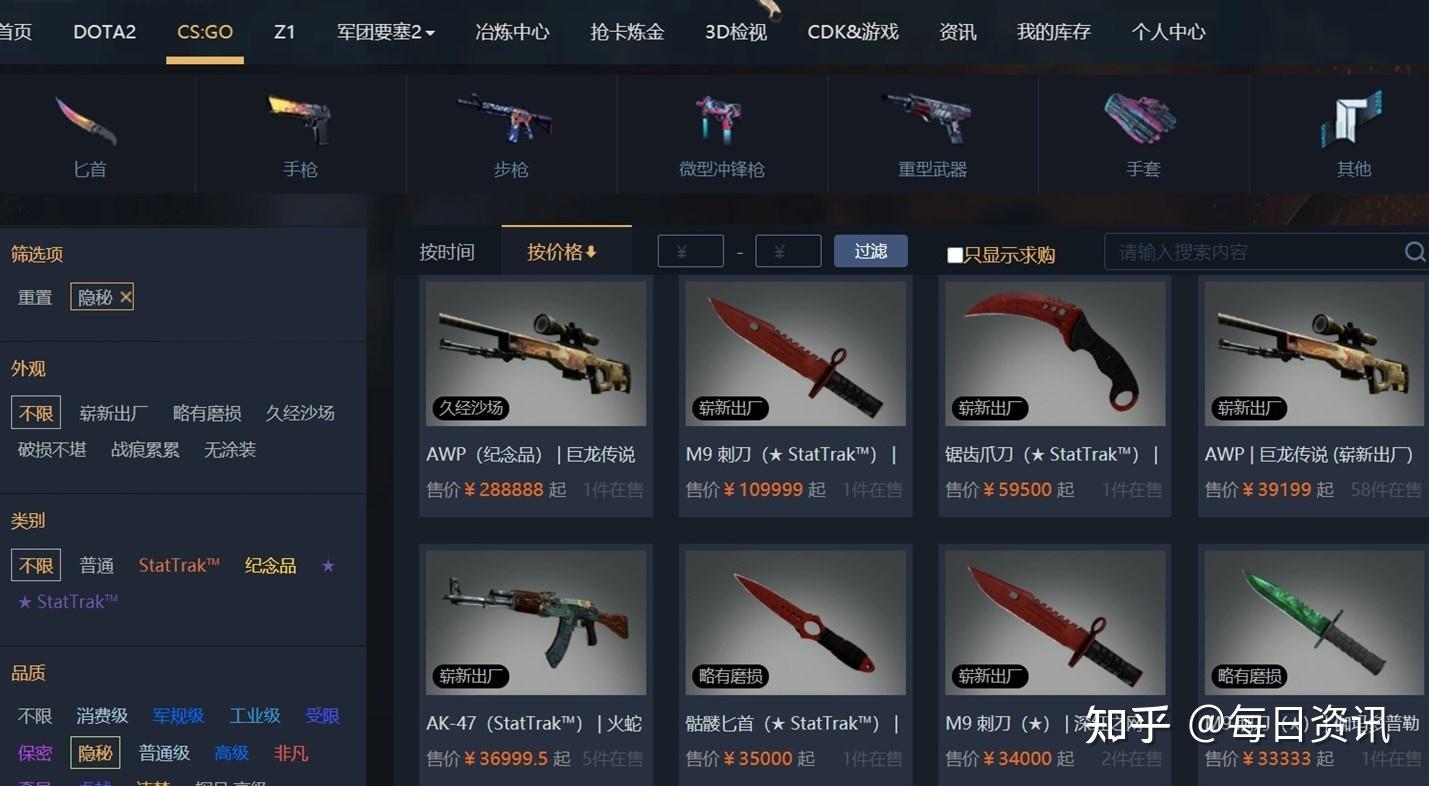Click the 过滤 filter button
1429x786 pixels.
(869, 251)
